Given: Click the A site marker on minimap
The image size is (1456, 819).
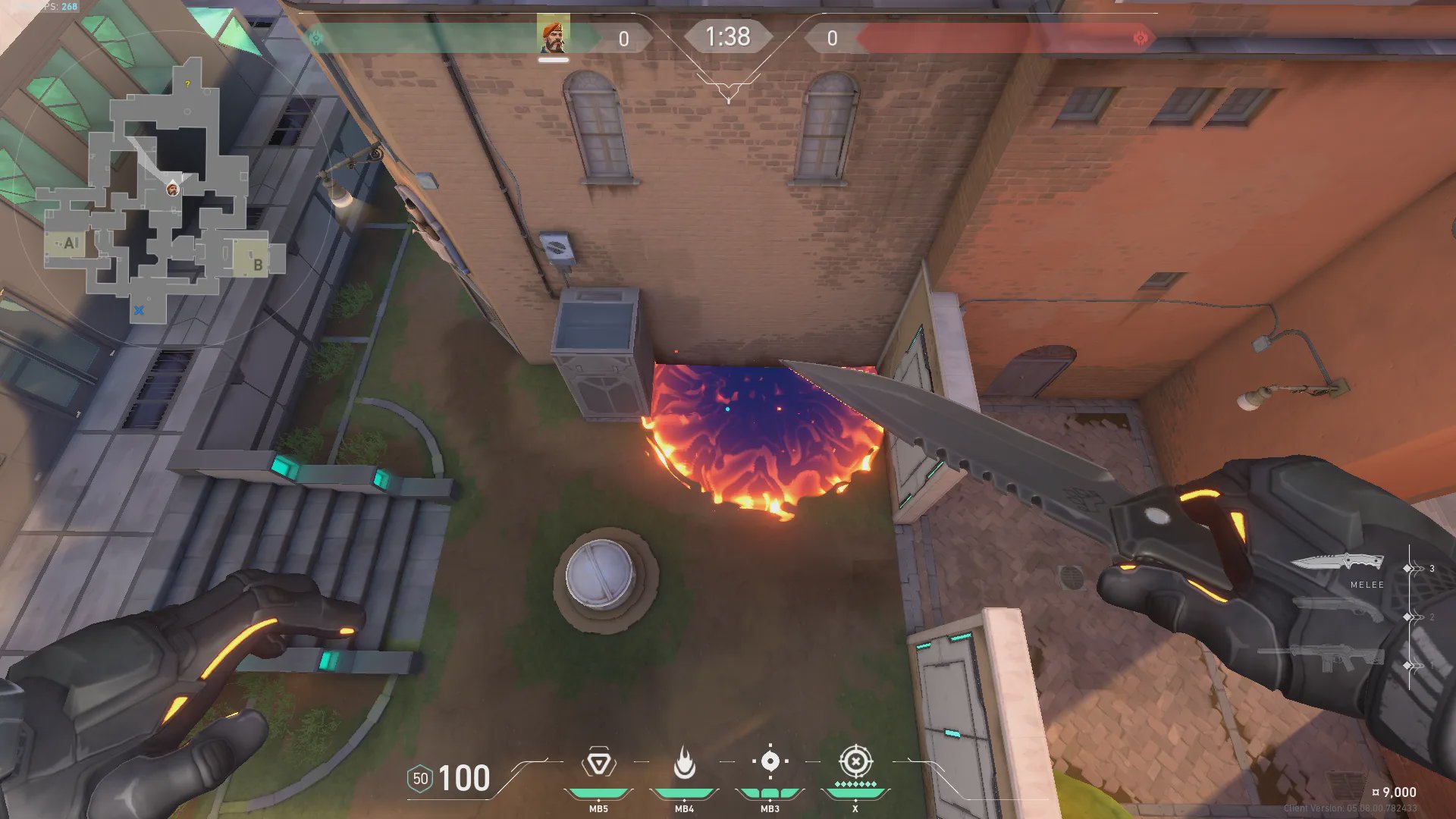Looking at the screenshot, I should [x=70, y=243].
